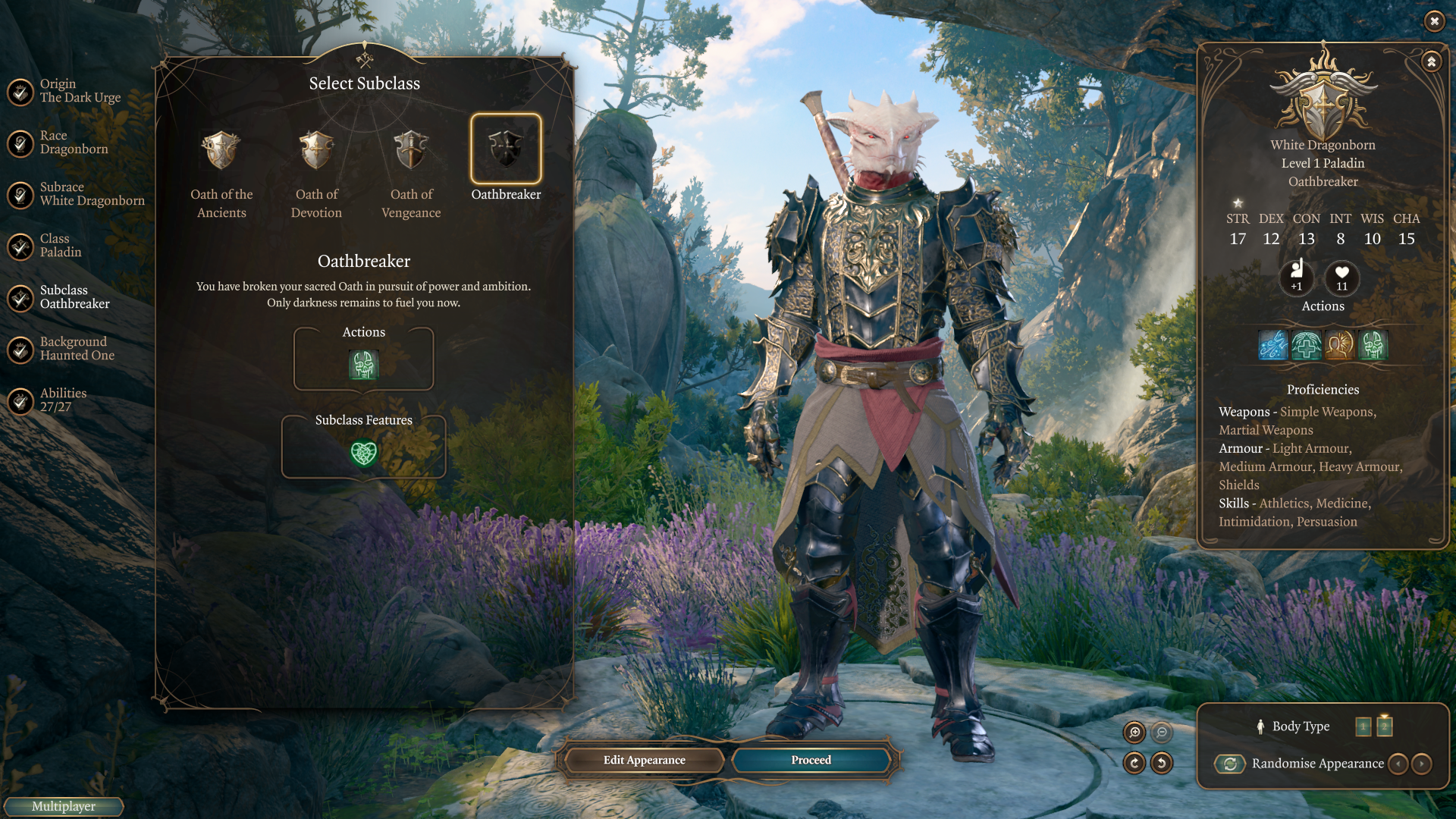
Task: Select the Oath of Devotion shield icon
Action: click(316, 150)
